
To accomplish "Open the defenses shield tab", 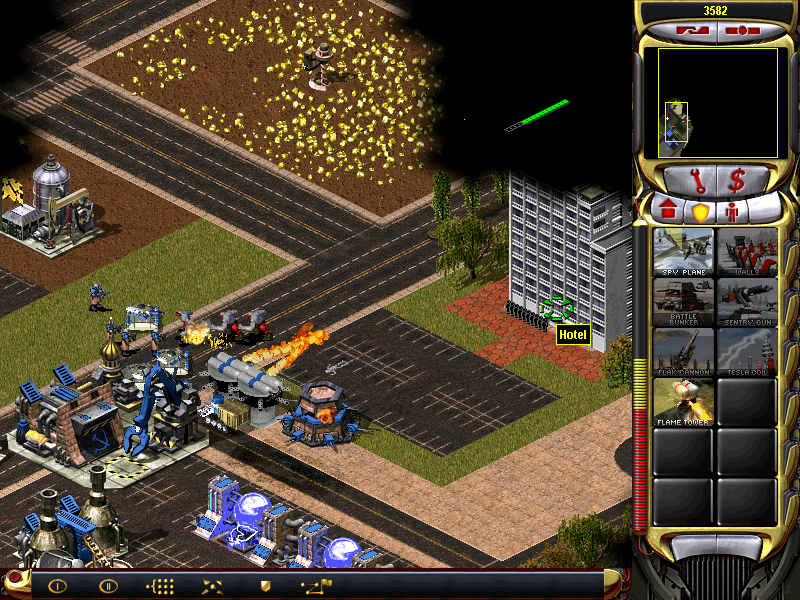I will coord(700,212).
